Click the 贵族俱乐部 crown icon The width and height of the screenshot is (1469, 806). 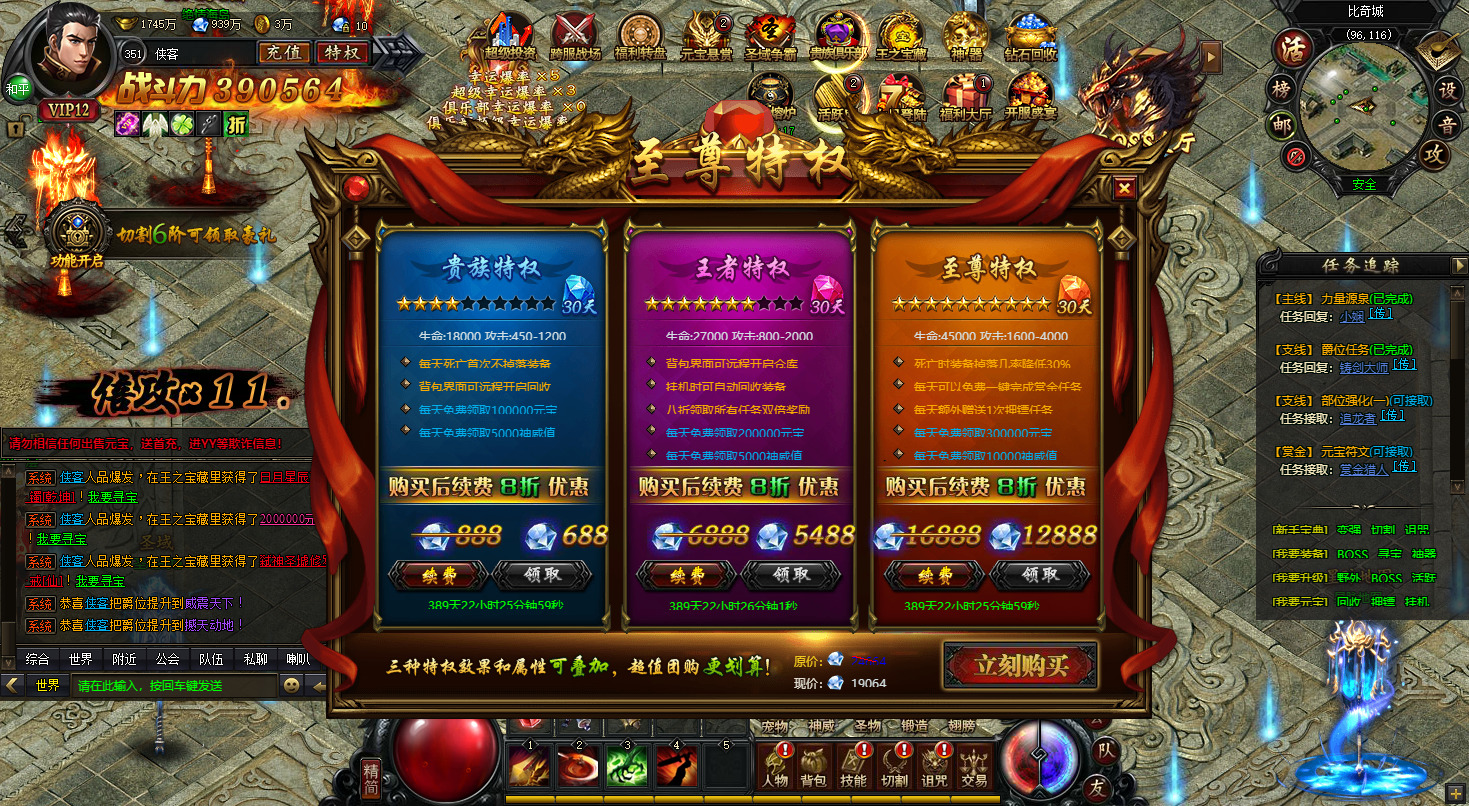(837, 30)
